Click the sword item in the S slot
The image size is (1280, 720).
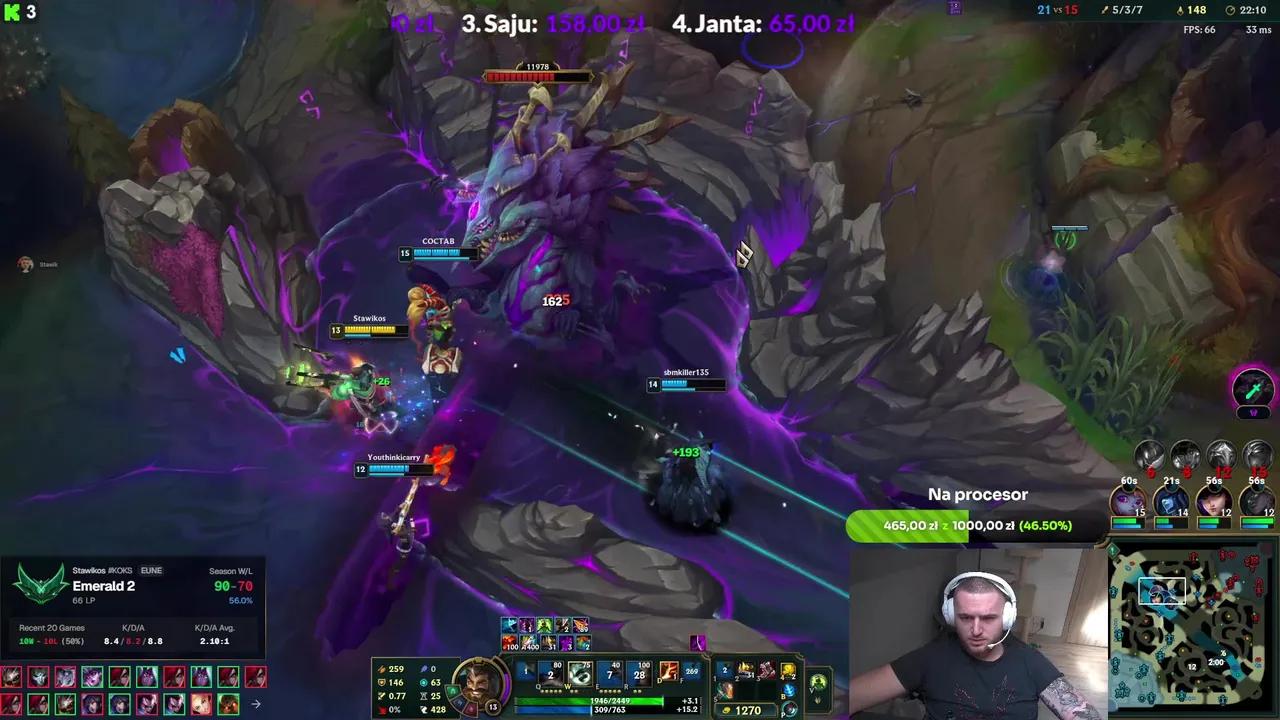pos(724,688)
